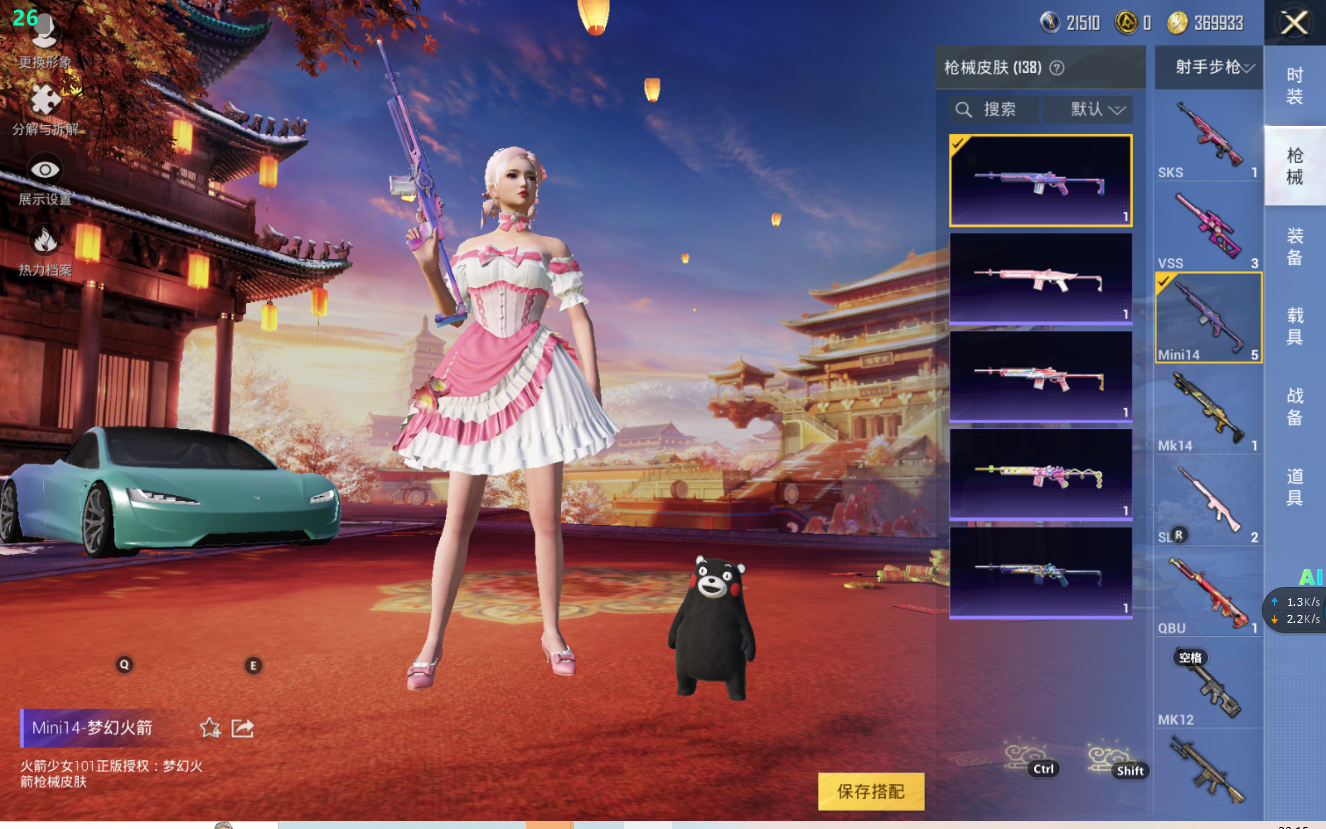Switch to the 载具 vehicle tab
The width and height of the screenshot is (1326, 829).
pos(1294,326)
